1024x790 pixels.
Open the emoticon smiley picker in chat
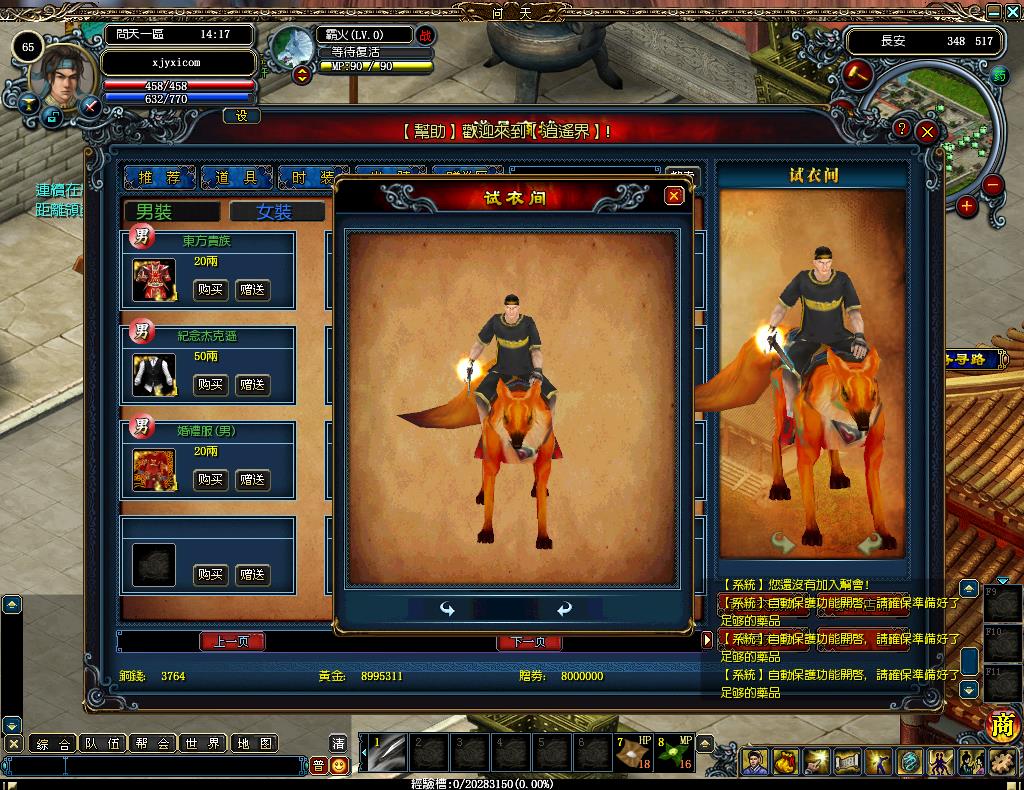[x=339, y=766]
